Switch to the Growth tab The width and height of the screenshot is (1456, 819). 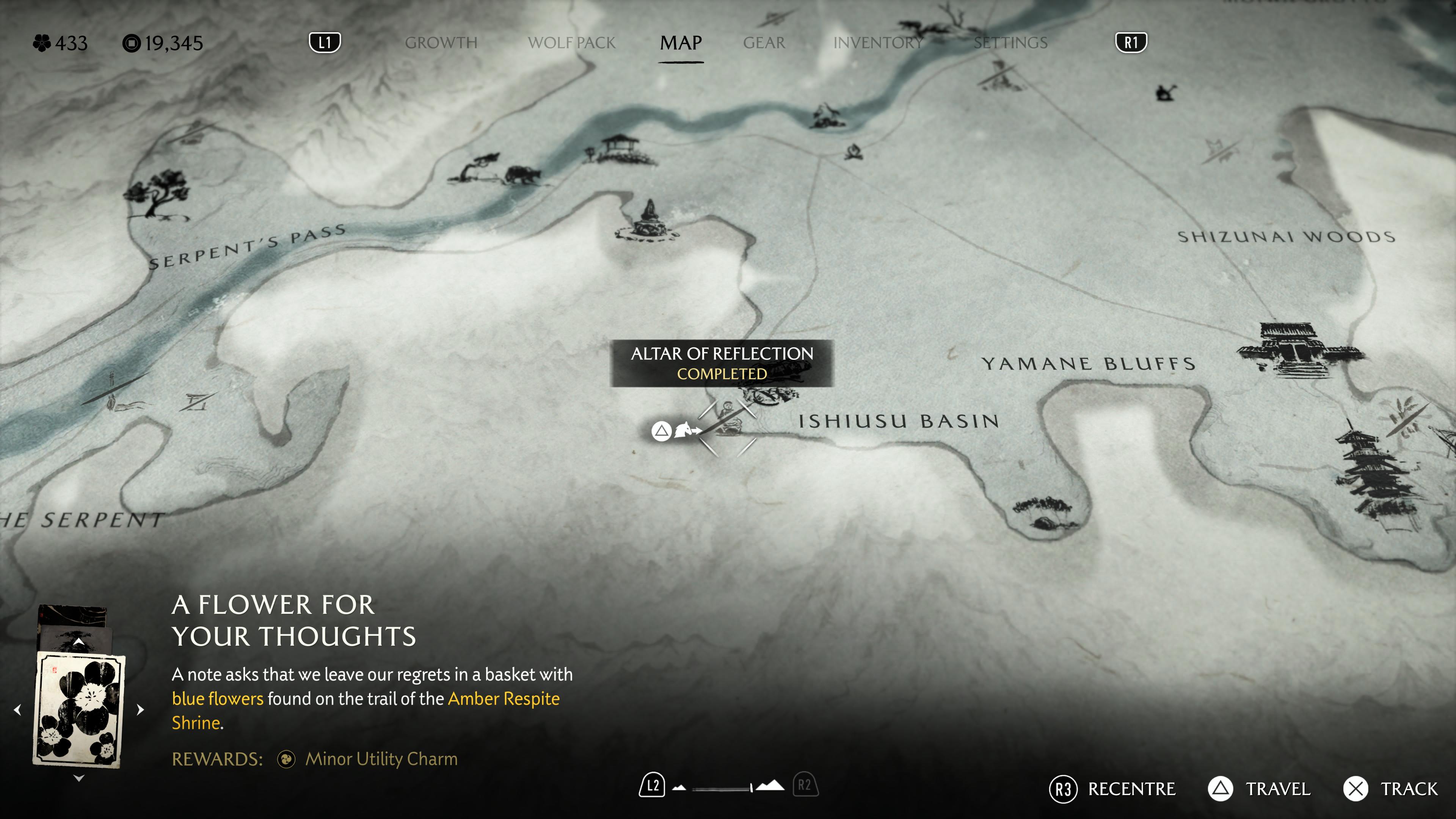pyautogui.click(x=441, y=43)
